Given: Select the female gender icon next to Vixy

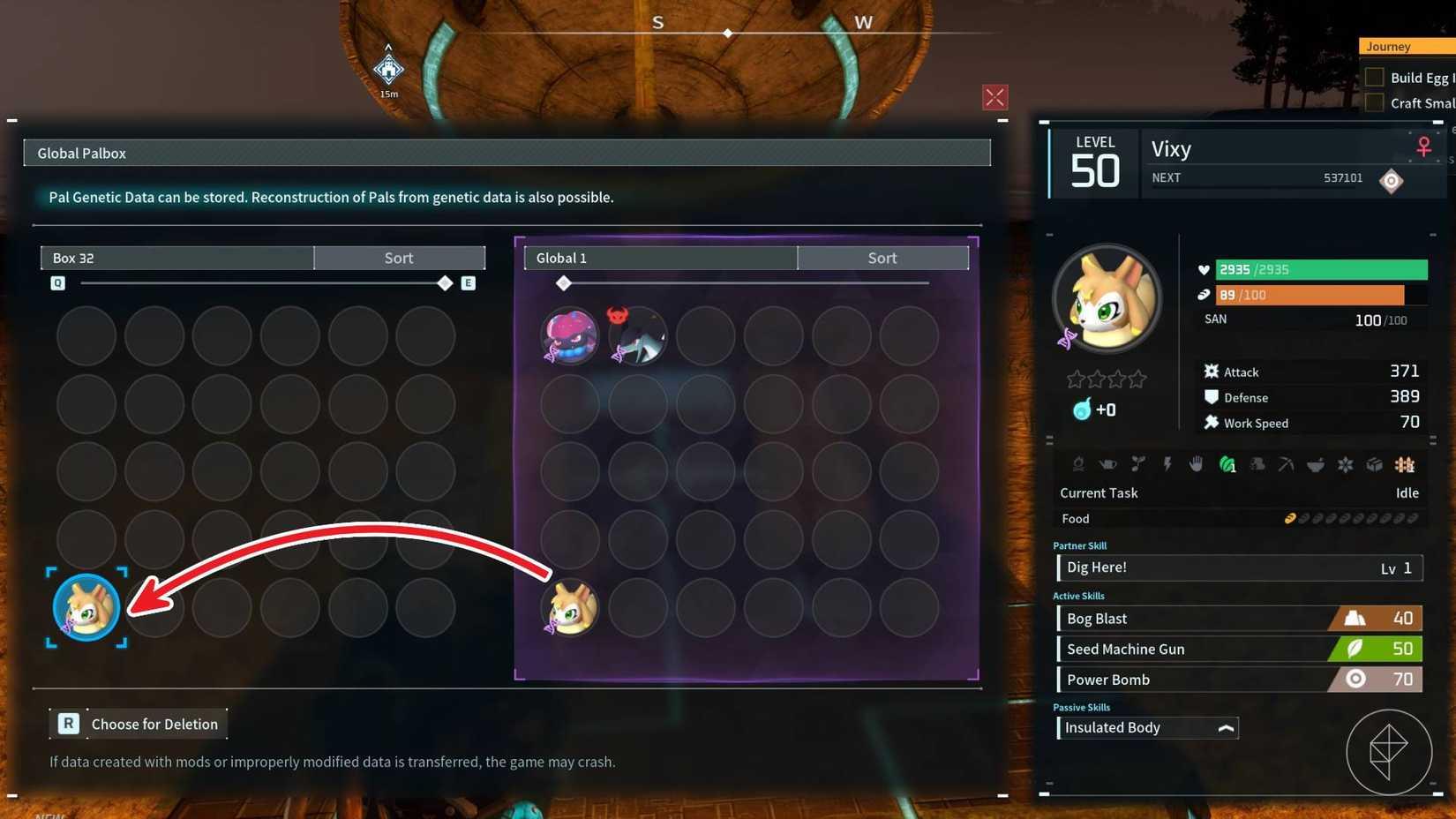Looking at the screenshot, I should point(1423,147).
